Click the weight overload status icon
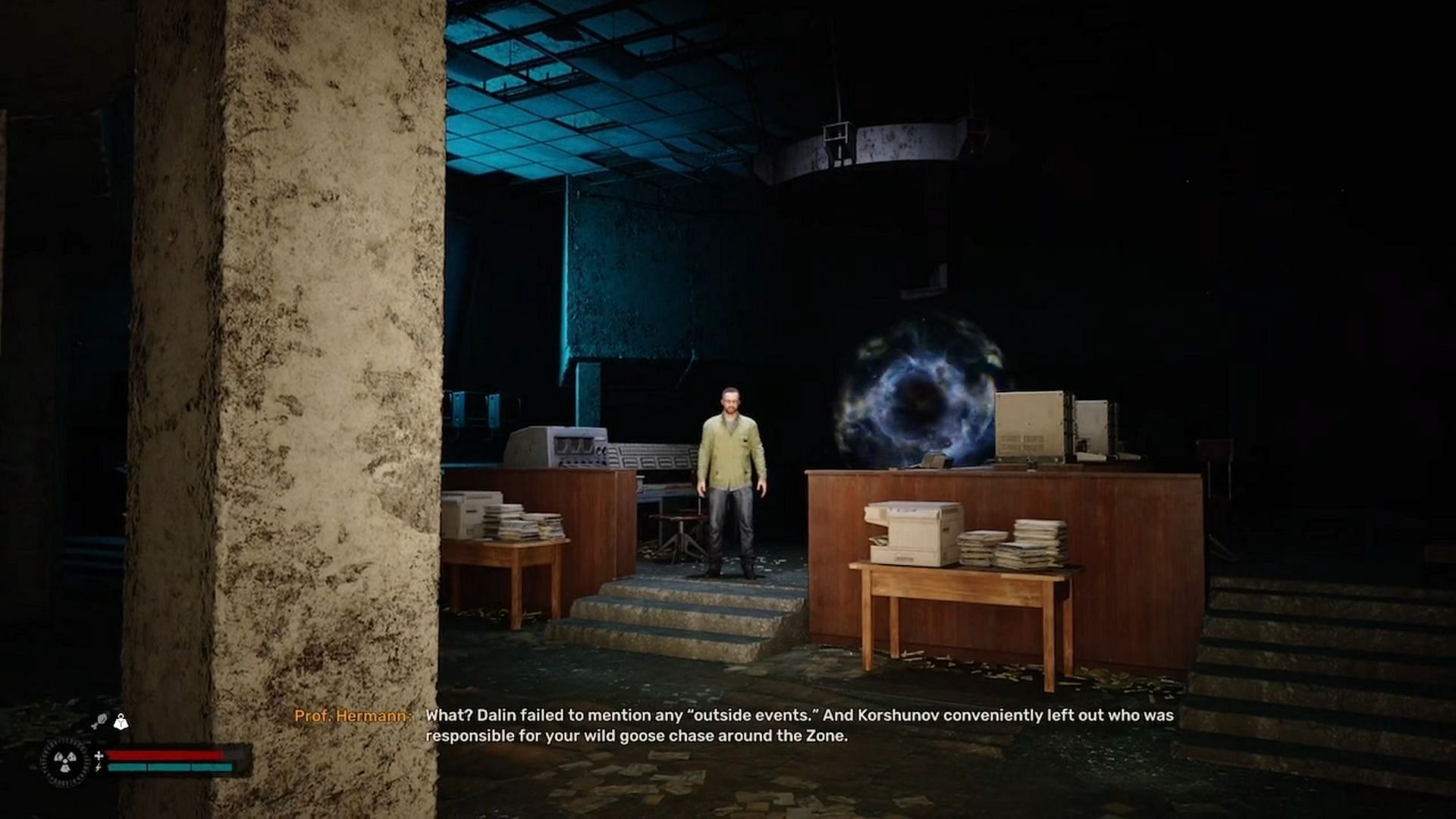1456x819 pixels. 121,721
